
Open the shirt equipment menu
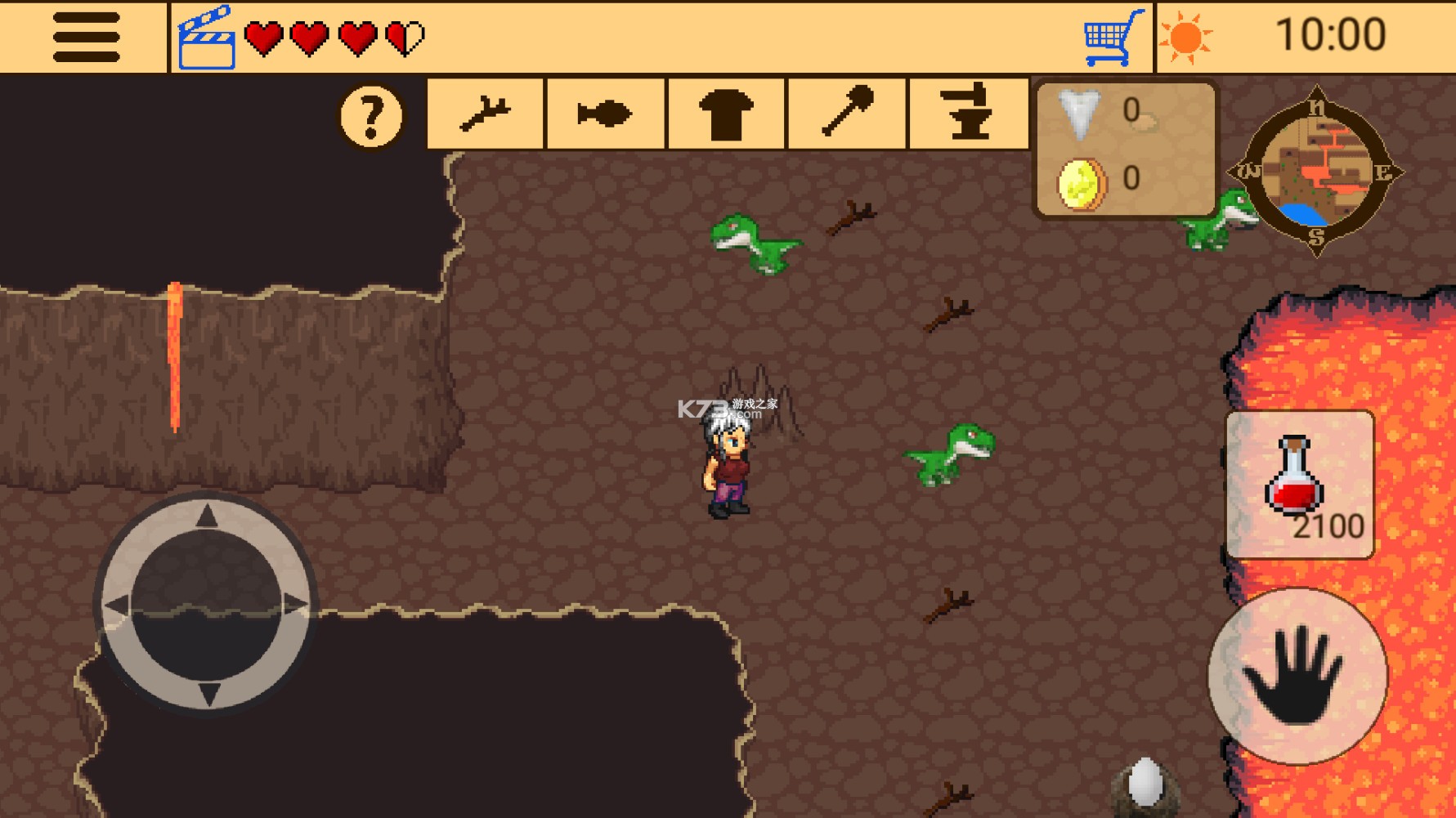(x=724, y=114)
